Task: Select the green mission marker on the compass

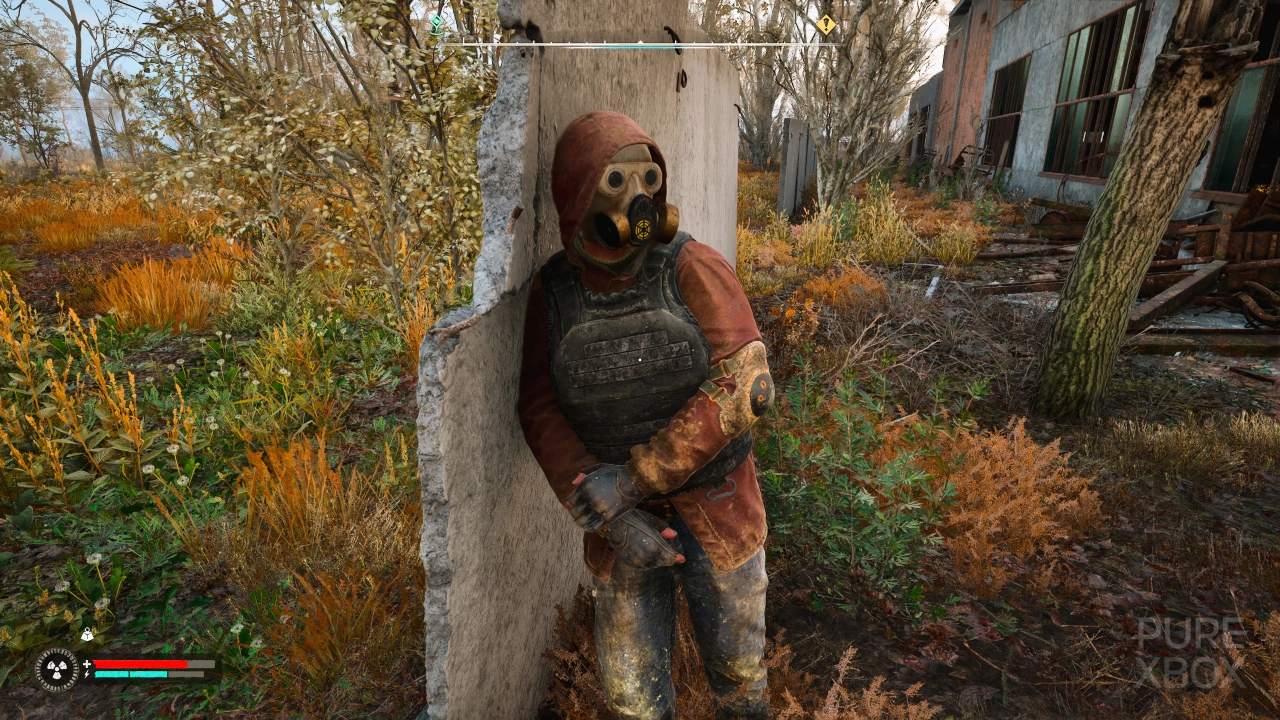Action: [436, 22]
